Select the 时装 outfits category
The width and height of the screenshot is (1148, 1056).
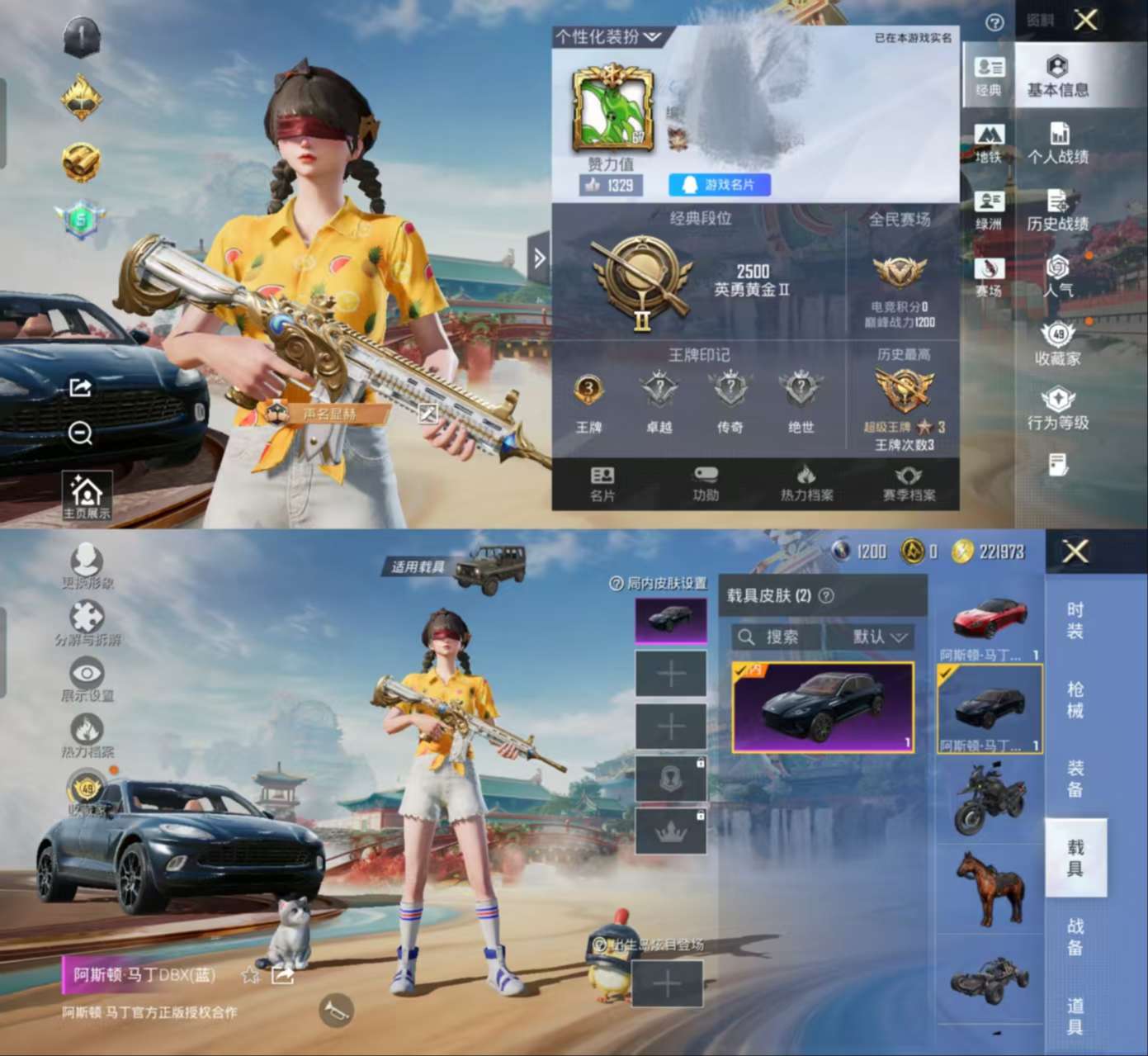[1075, 620]
